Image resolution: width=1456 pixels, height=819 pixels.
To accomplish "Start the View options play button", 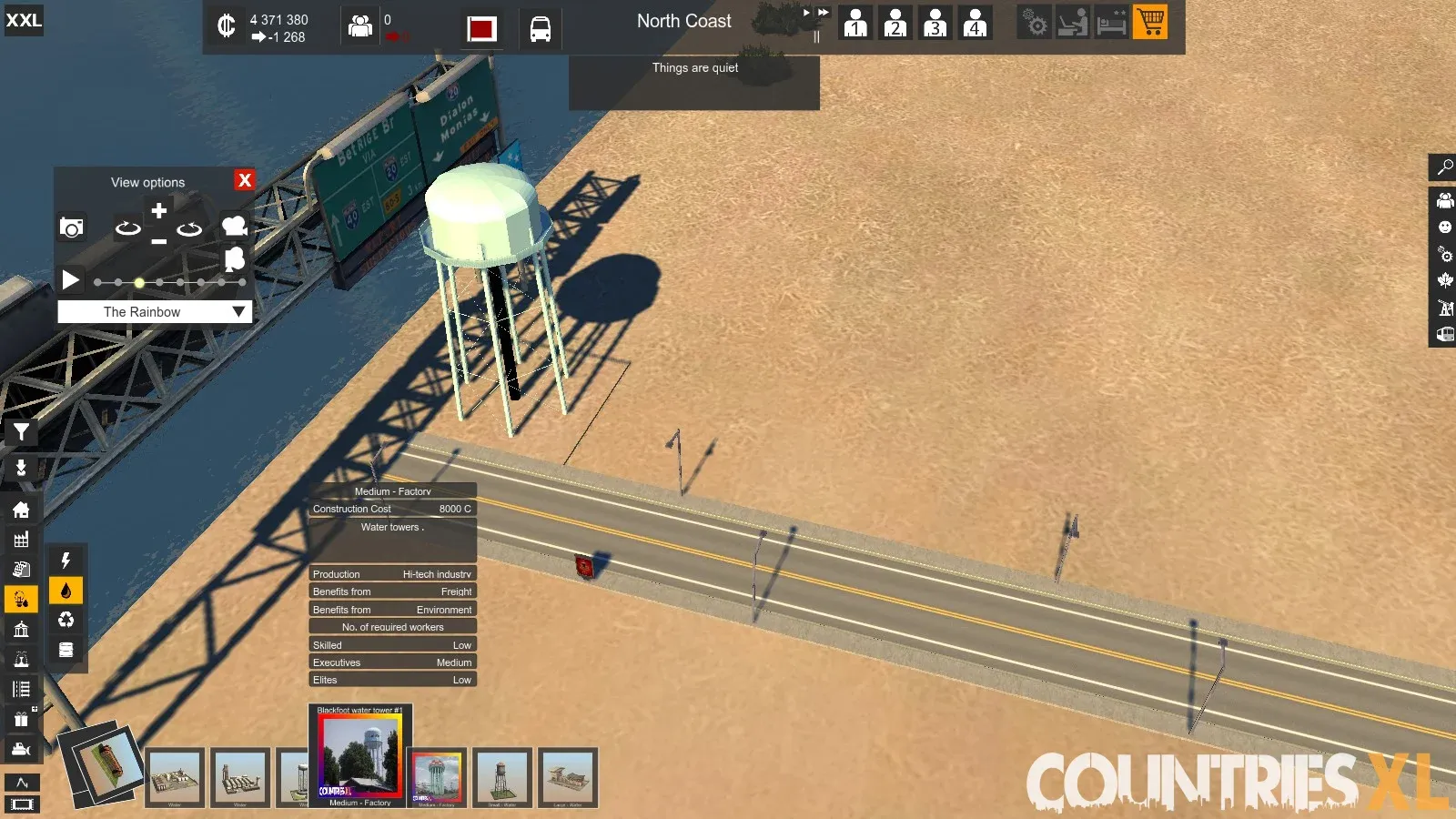I will pyautogui.click(x=70, y=279).
